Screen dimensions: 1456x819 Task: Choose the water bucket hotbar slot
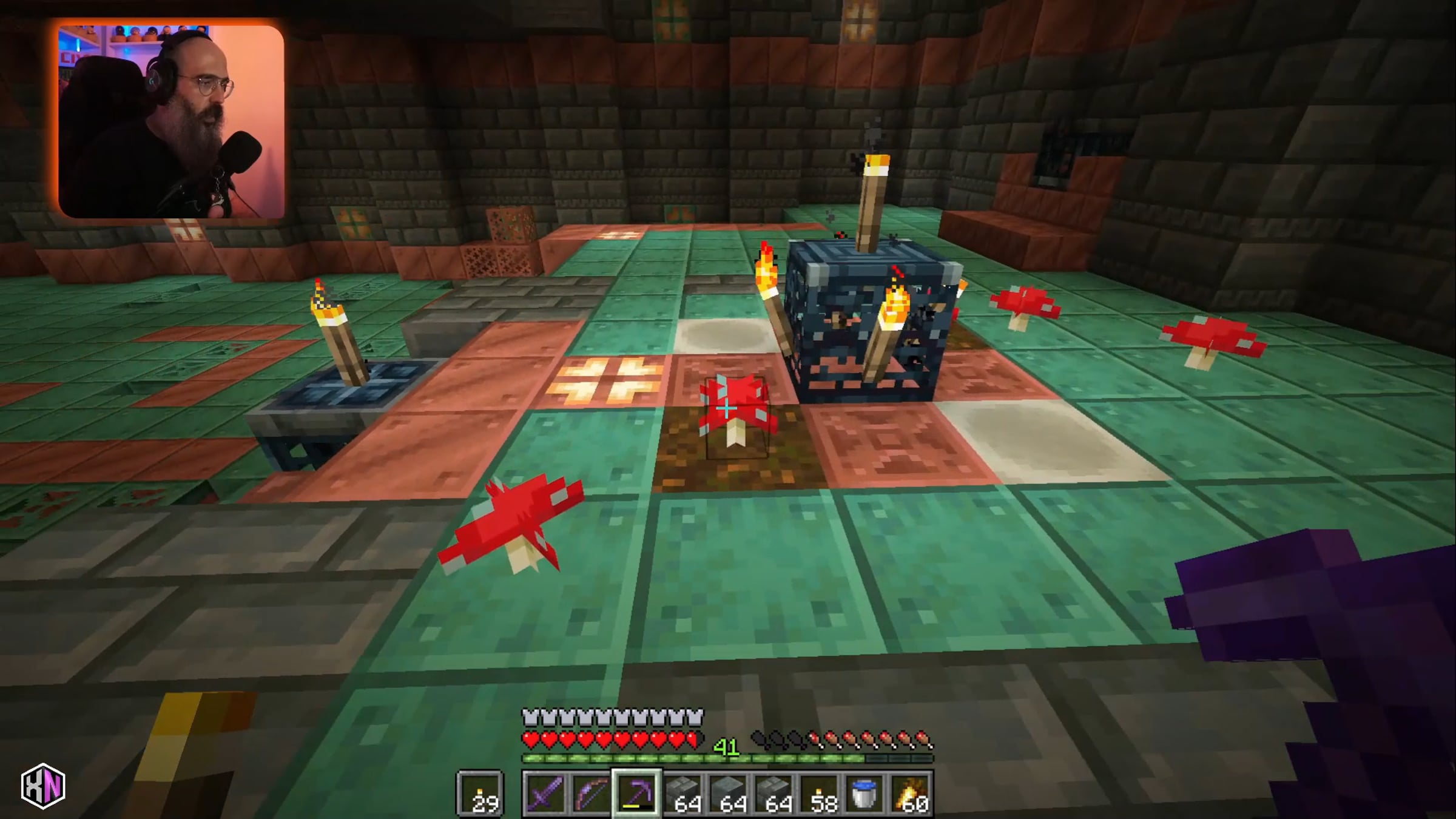coord(865,793)
